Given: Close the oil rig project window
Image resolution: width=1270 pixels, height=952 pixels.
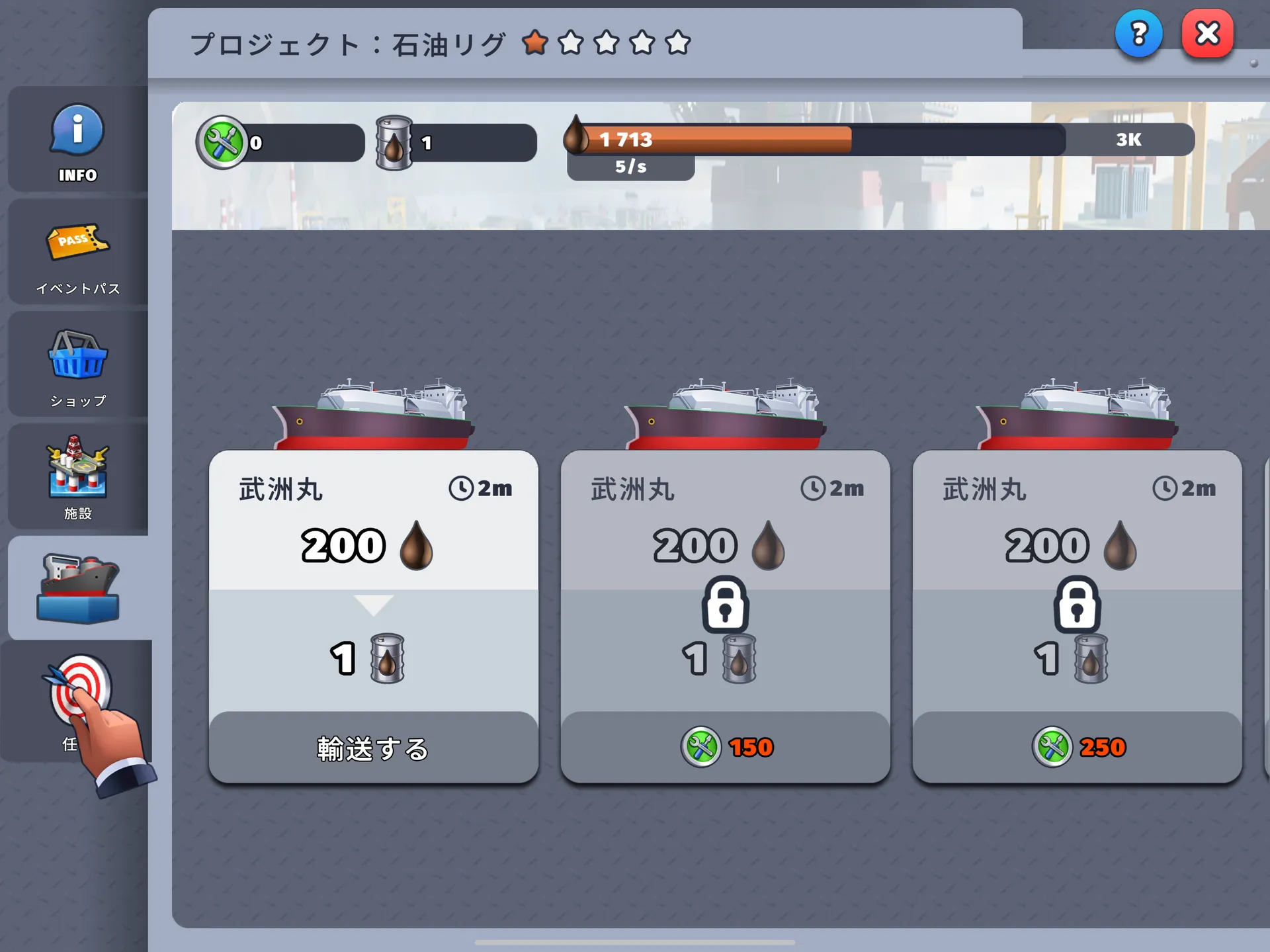Looking at the screenshot, I should pos(1207,33).
